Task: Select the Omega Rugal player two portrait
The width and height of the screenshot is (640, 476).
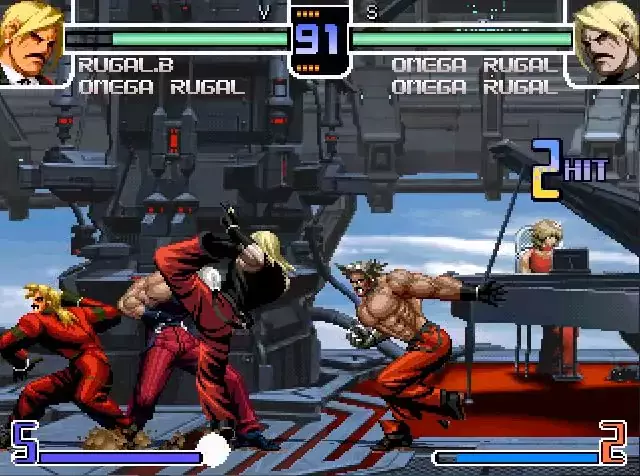Action: point(608,42)
